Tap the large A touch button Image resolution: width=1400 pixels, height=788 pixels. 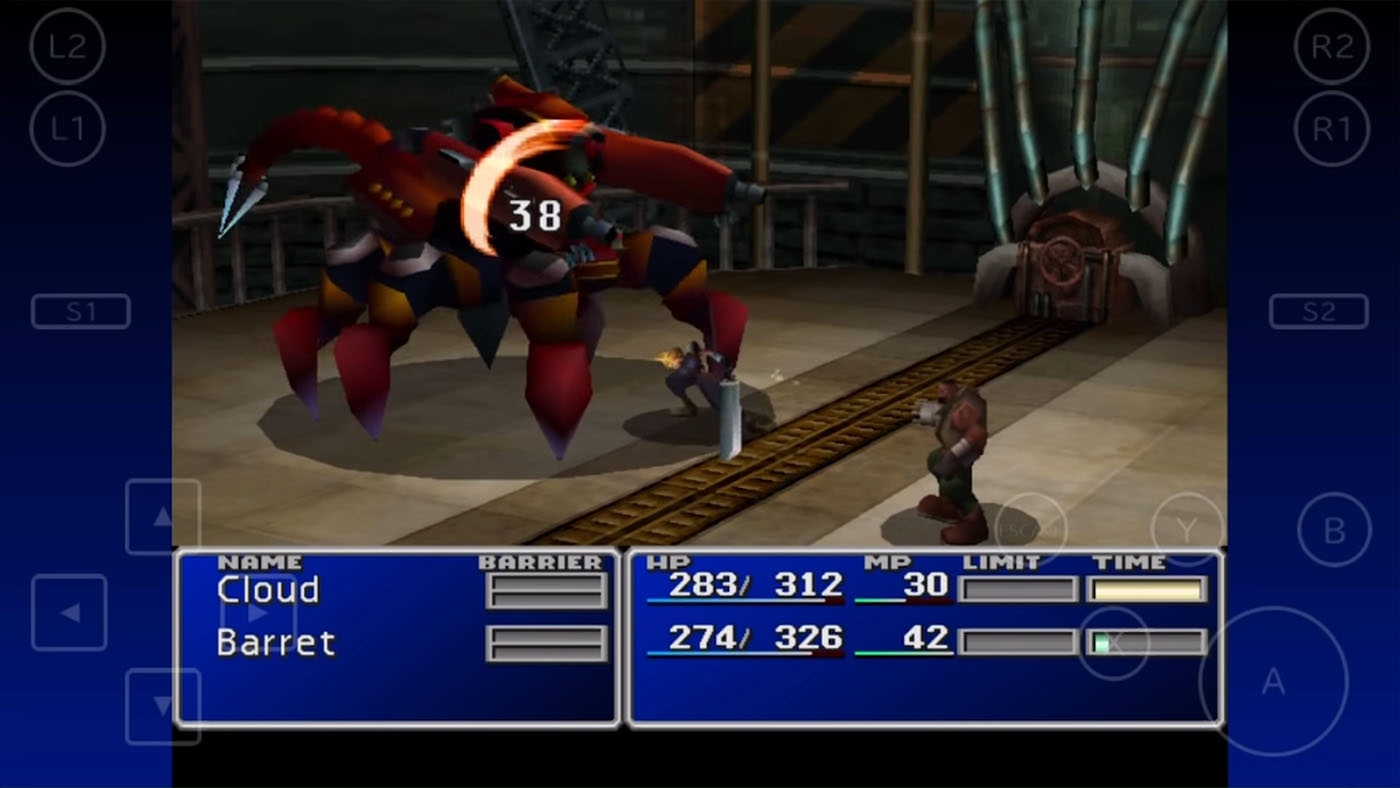pos(1273,681)
